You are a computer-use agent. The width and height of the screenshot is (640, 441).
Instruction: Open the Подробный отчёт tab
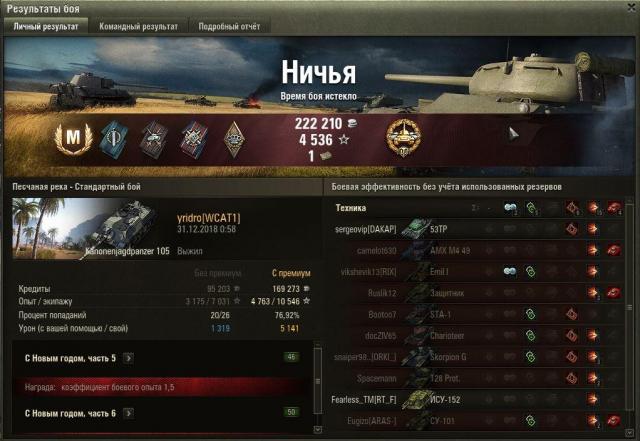coord(230,26)
